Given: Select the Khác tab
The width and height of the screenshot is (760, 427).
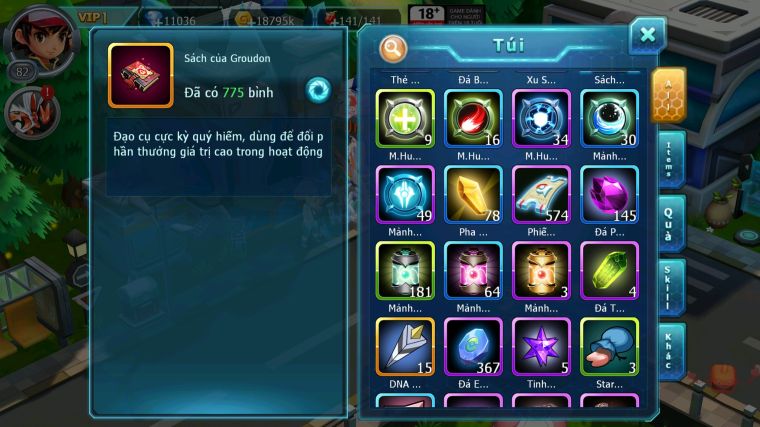Looking at the screenshot, I should 669,350.
